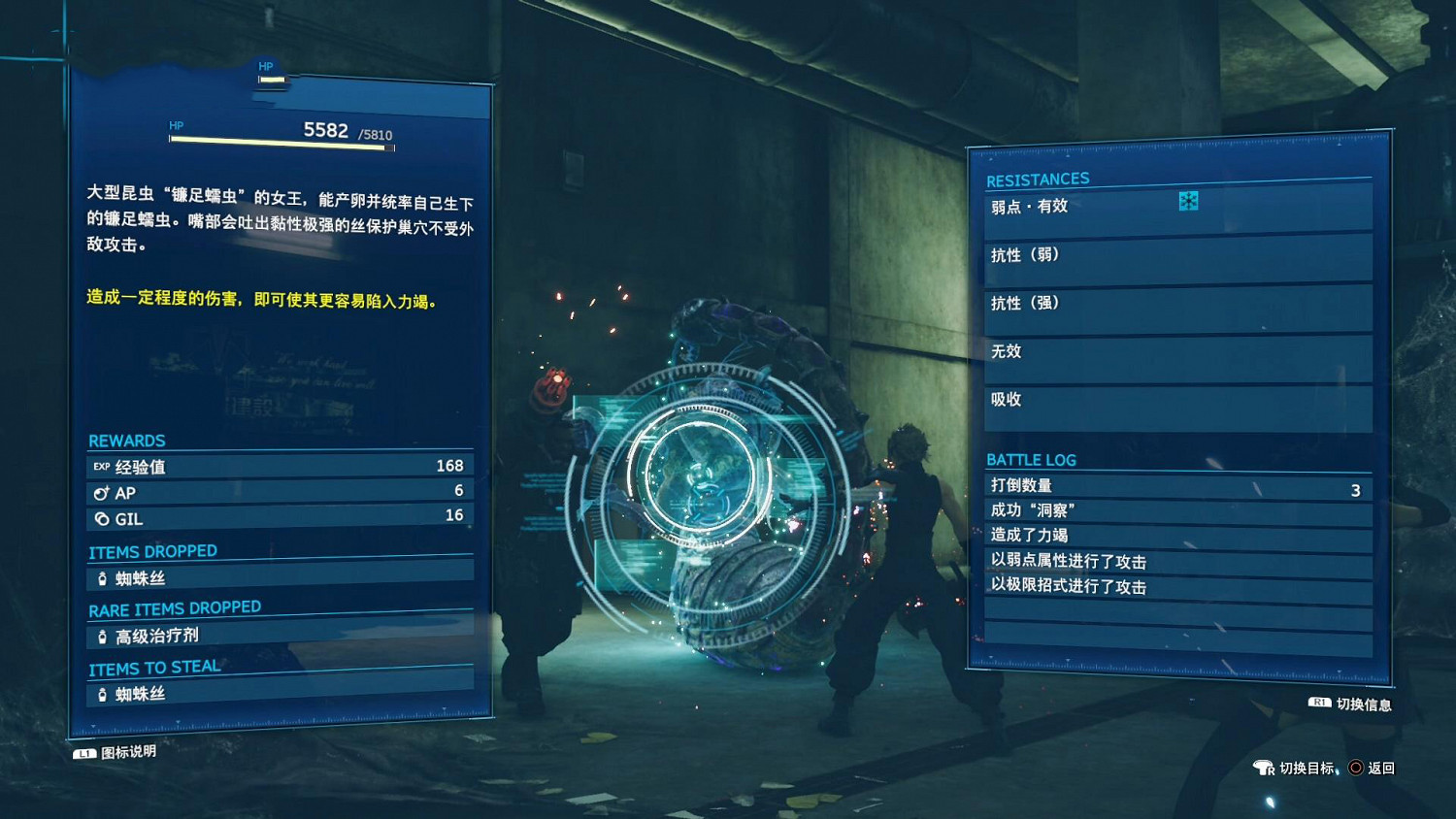Image resolution: width=1456 pixels, height=819 pixels.
Task: Click the yellow stagger hint 造成一定程度的伤害
Action: click(262, 301)
